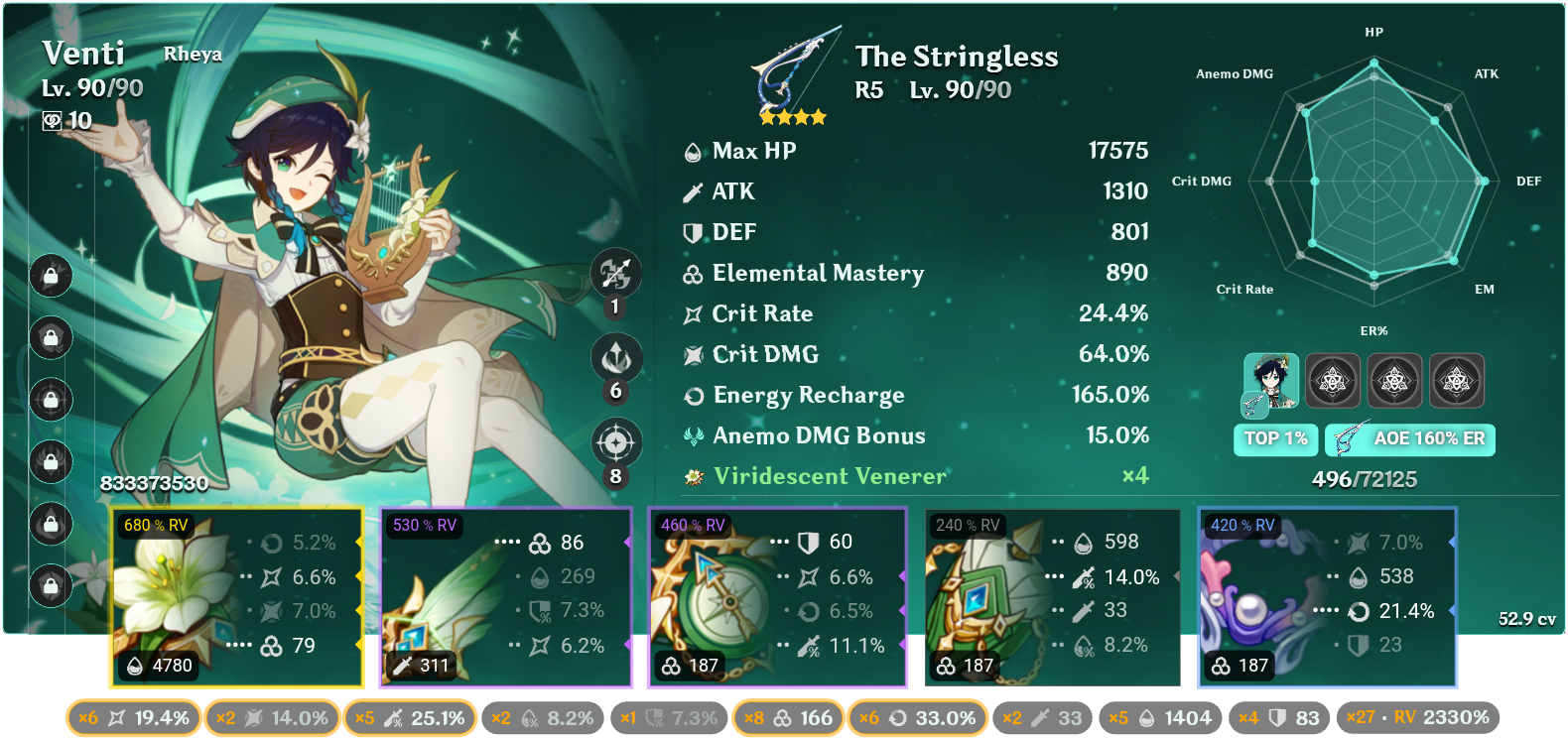
Task: Click the TOP 1% badge
Action: pos(1275,439)
